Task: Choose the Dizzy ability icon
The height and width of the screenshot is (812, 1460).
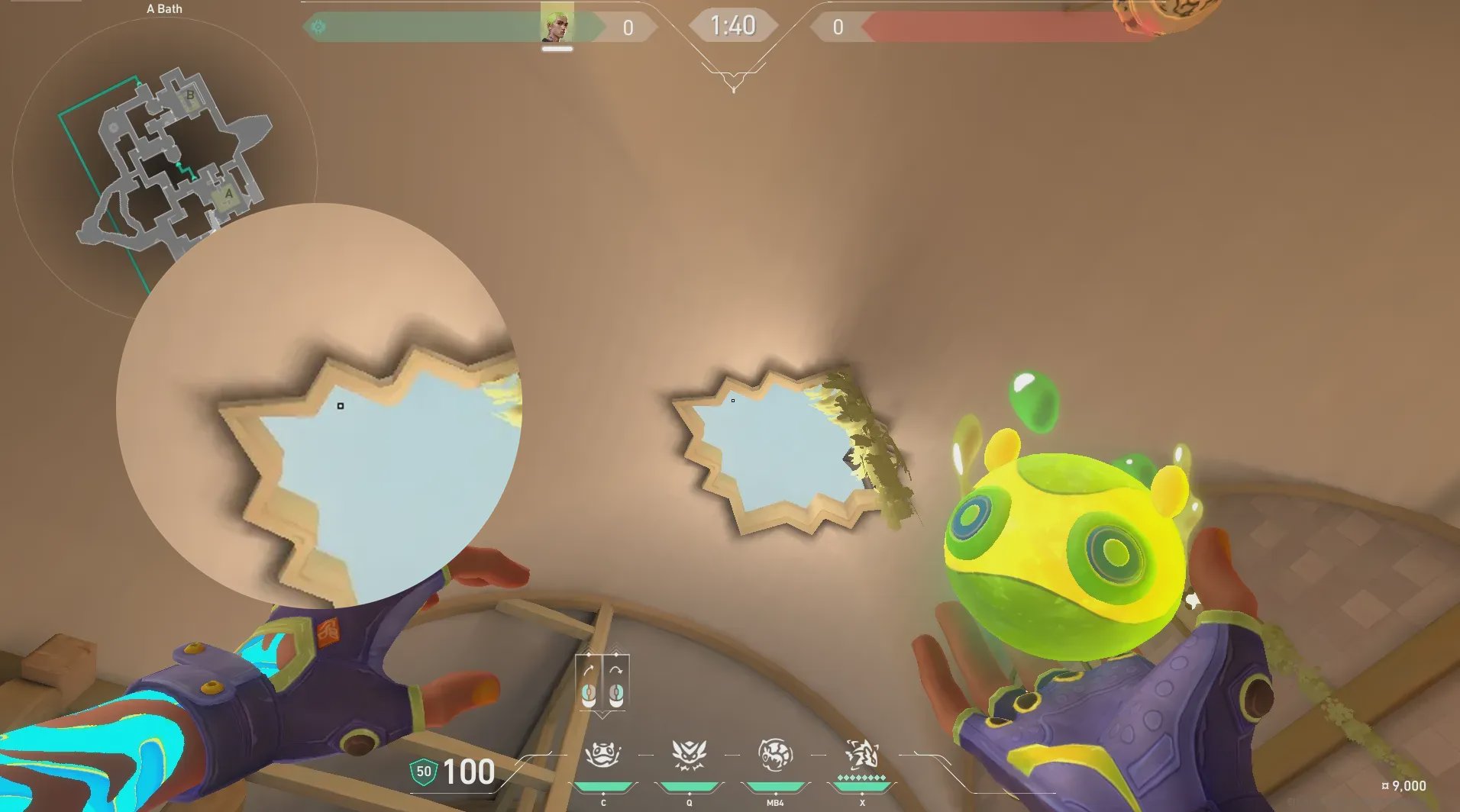Action: 775,756
